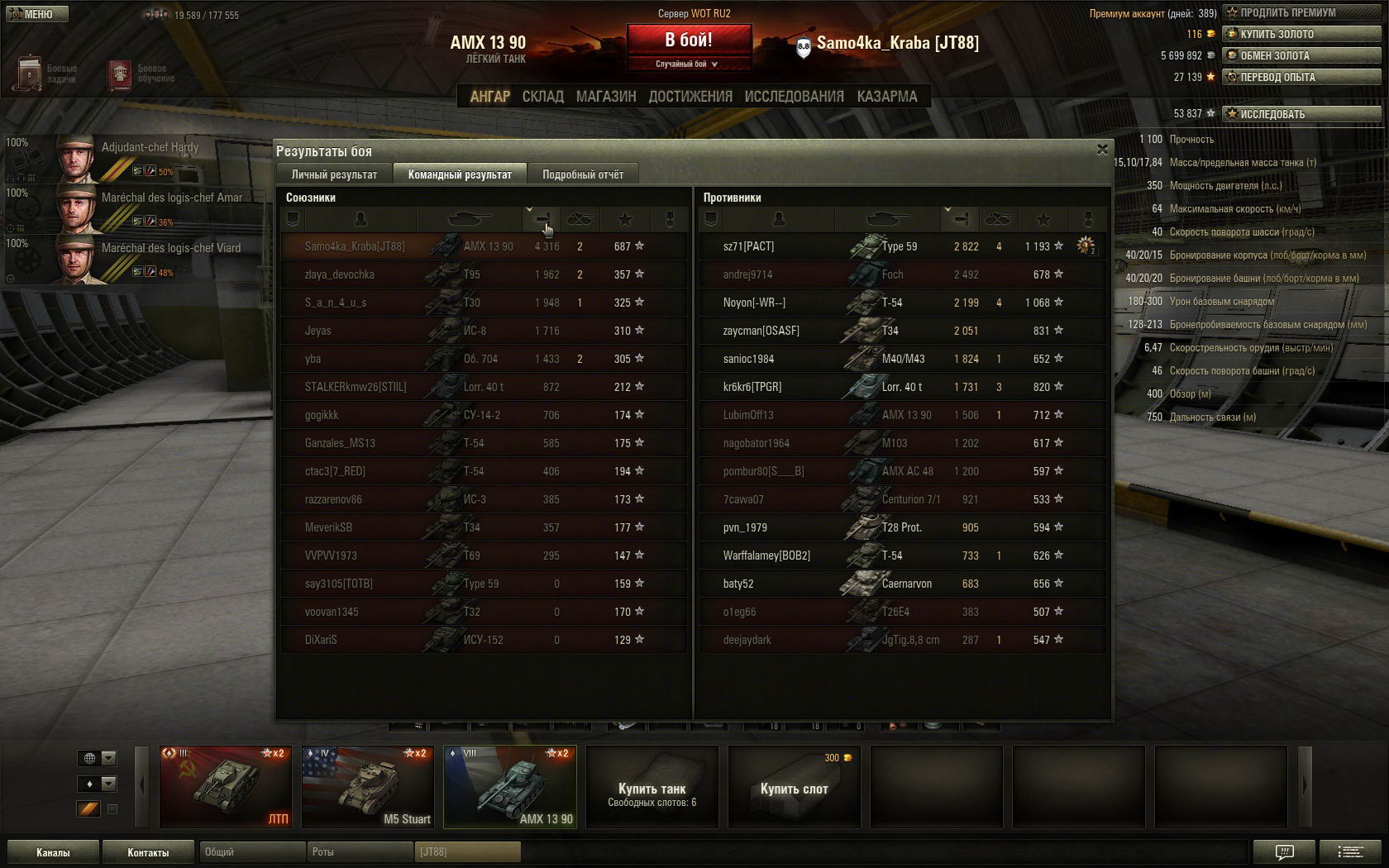The width and height of the screenshot is (1389, 868).
Task: Go to the СКЛАД section
Action: (542, 97)
